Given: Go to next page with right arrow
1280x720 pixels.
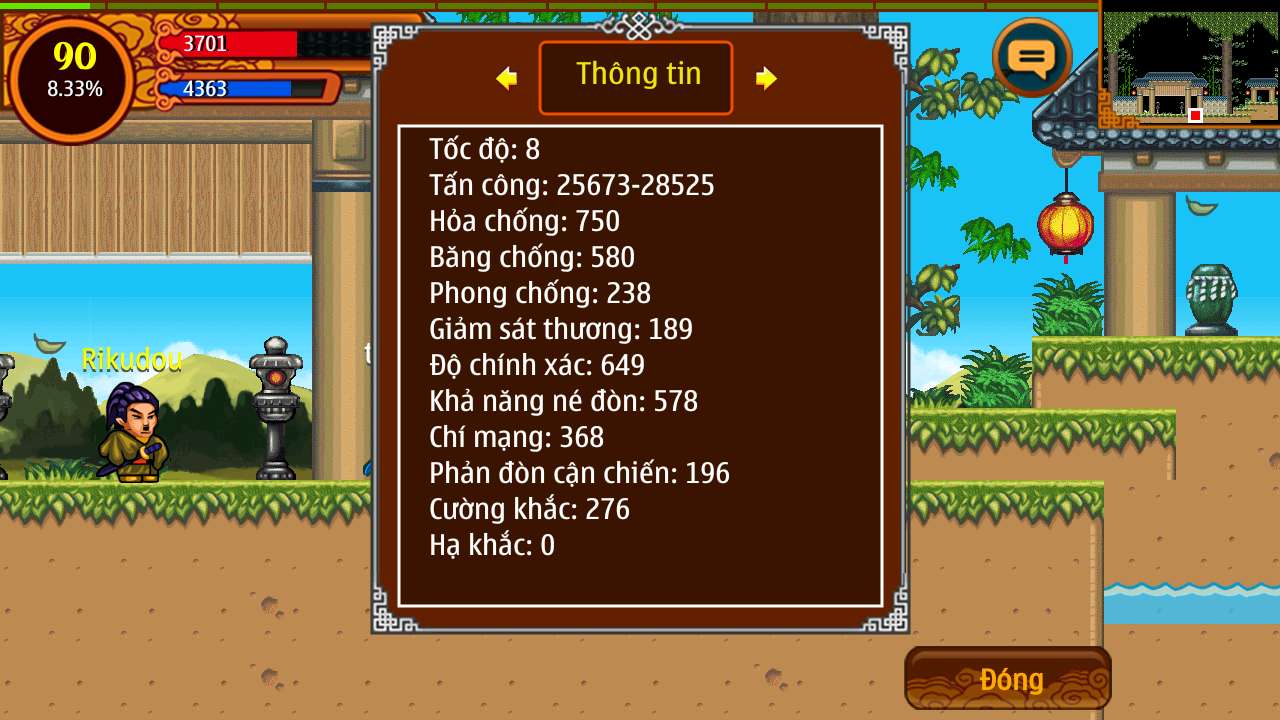Looking at the screenshot, I should (766, 78).
